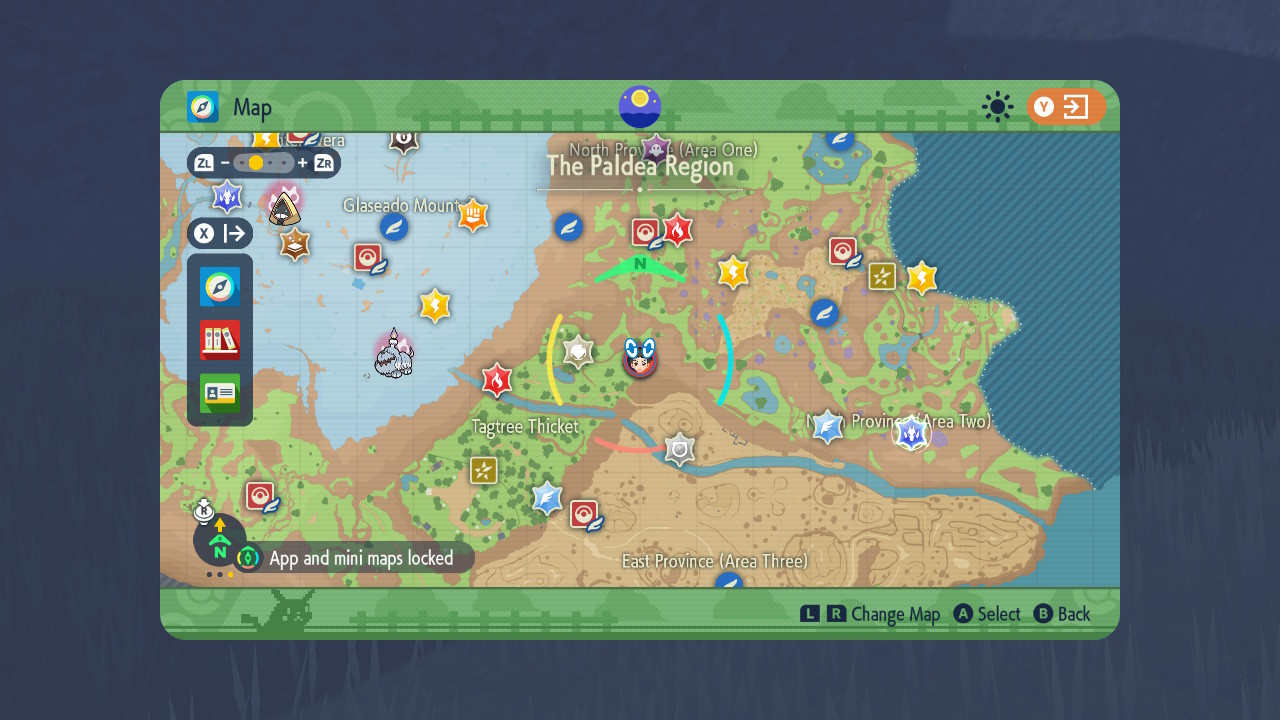Click the weather sun icon near top right
Screen dimensions: 1280x720
tap(997, 108)
